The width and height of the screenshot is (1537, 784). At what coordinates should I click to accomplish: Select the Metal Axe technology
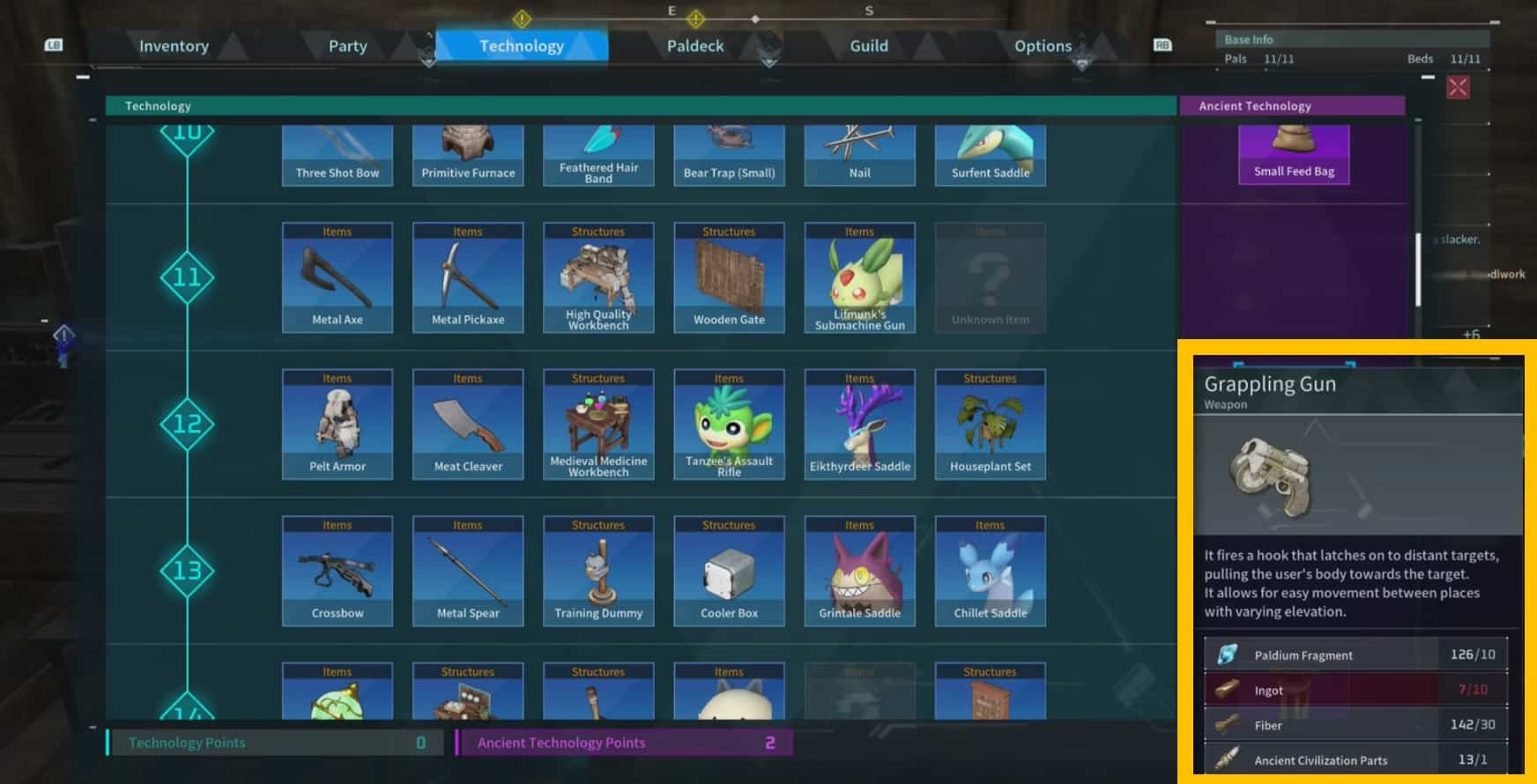point(338,277)
